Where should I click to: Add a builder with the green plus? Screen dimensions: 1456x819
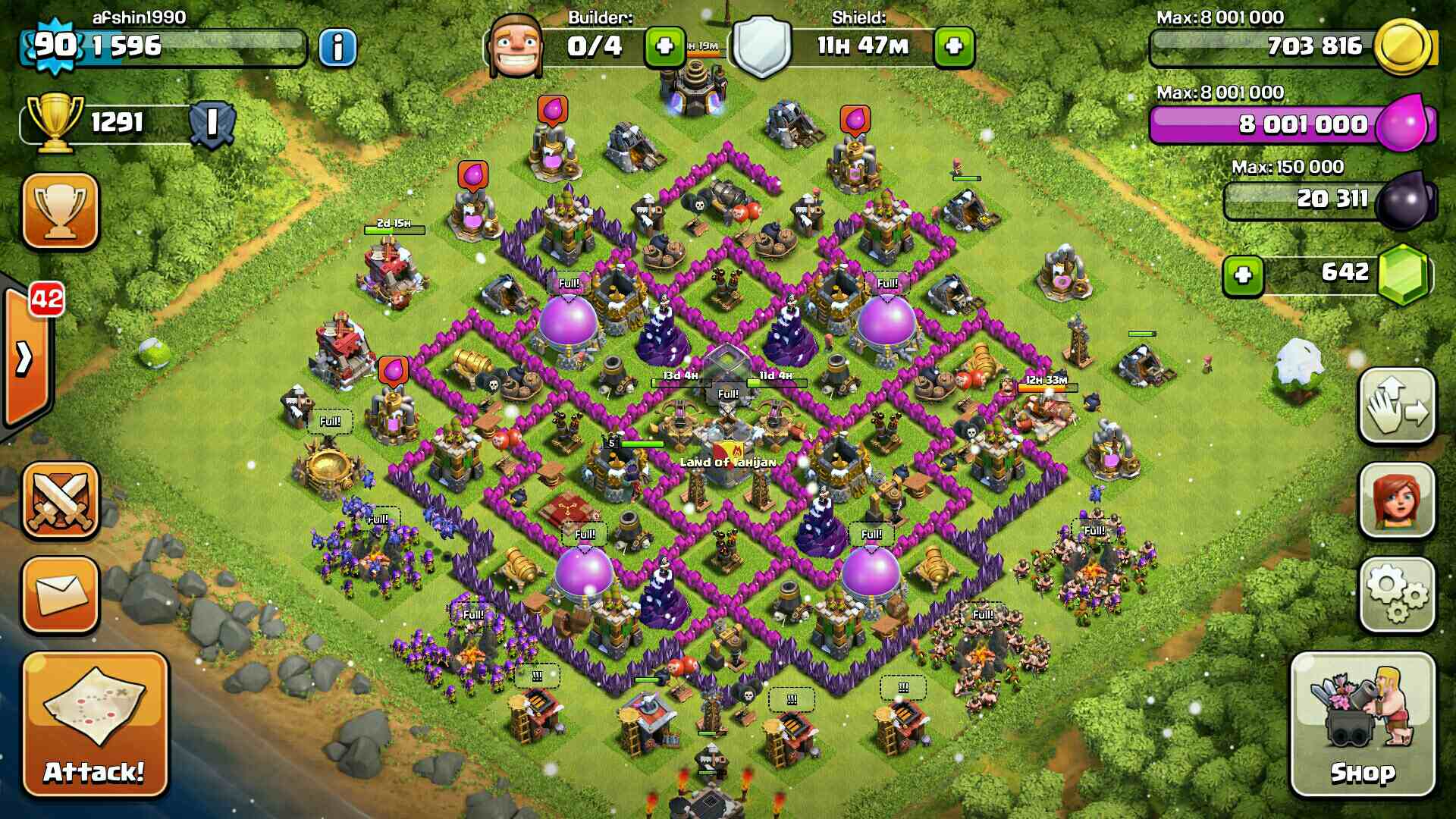pyautogui.click(x=664, y=47)
